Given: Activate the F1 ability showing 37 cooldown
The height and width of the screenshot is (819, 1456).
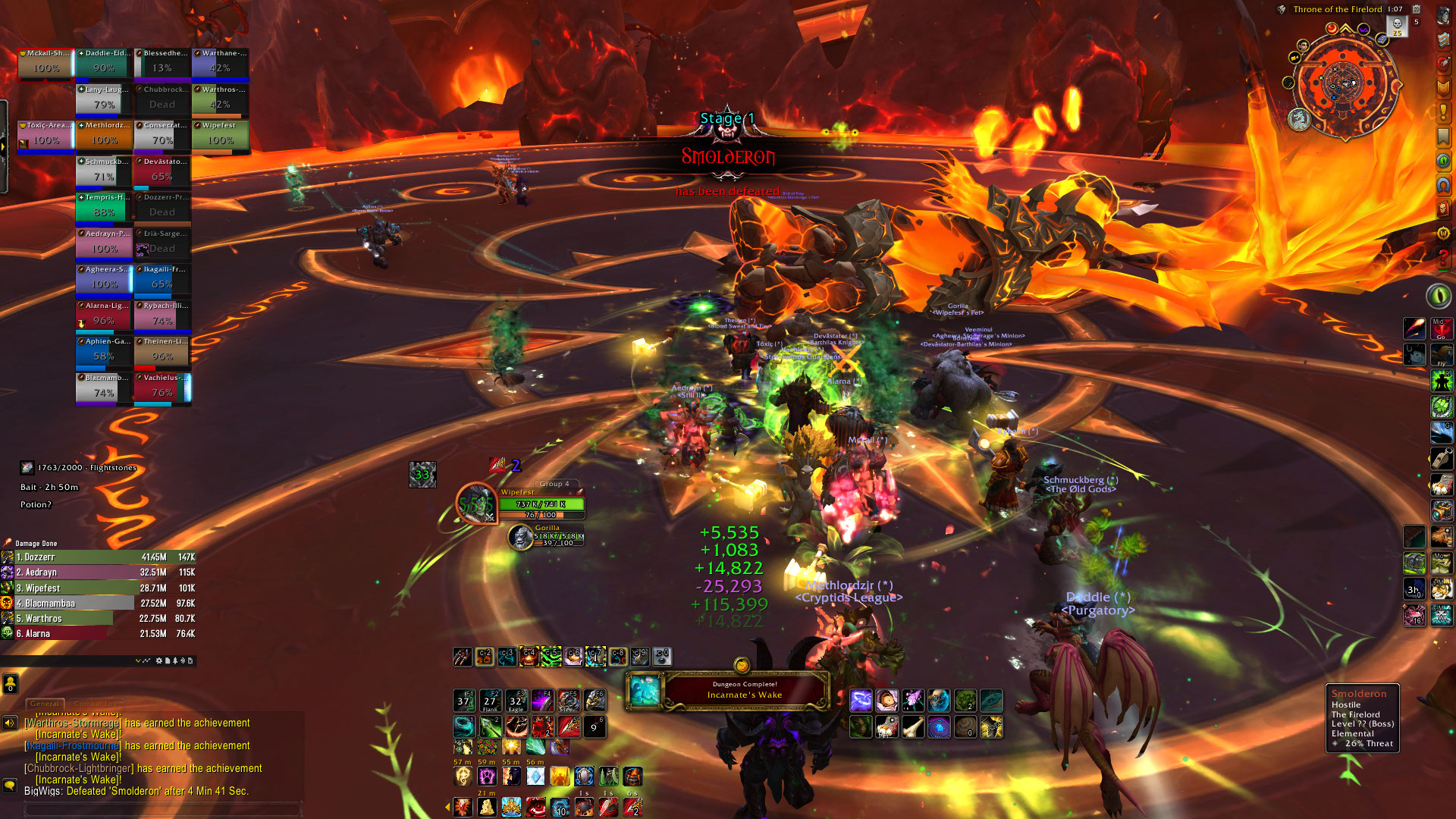Looking at the screenshot, I should pos(464,700).
